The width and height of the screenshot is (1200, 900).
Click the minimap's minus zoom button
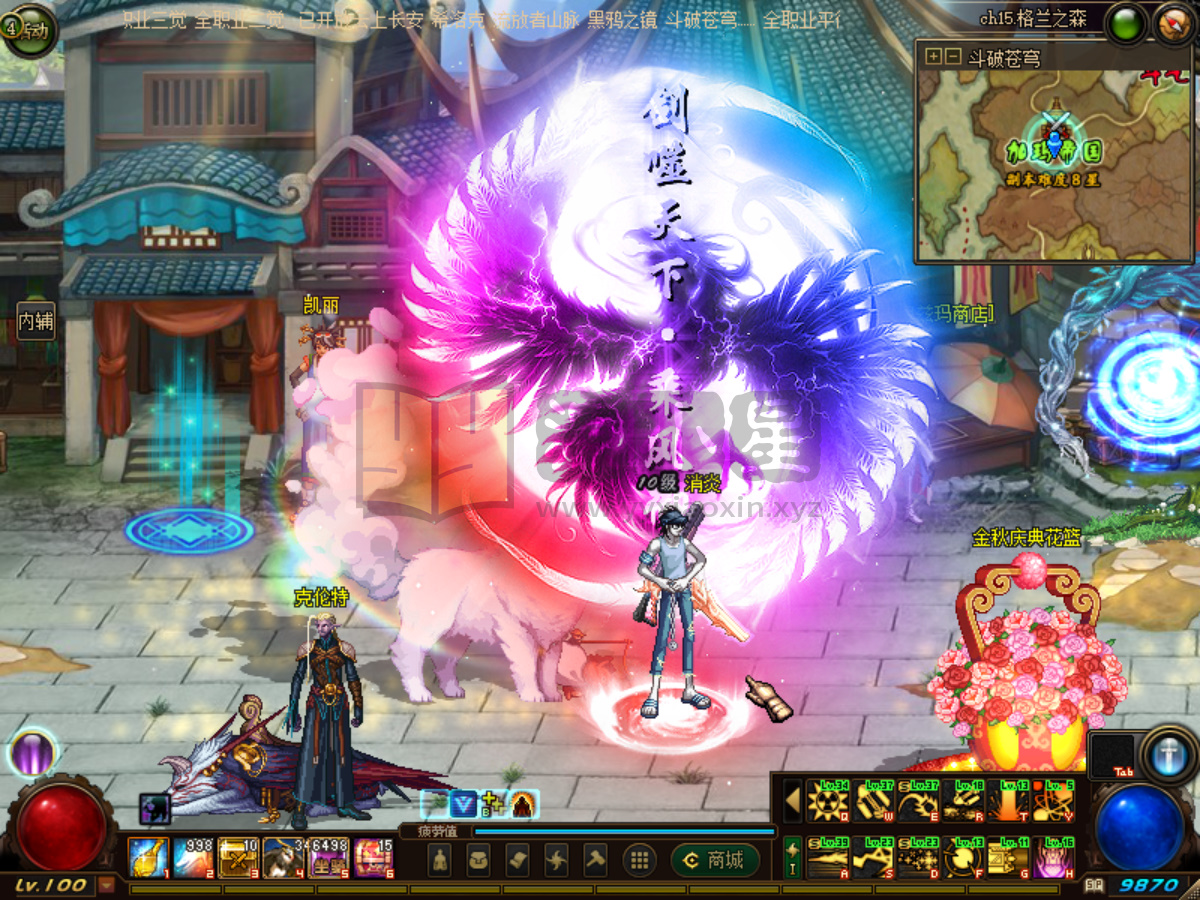952,57
